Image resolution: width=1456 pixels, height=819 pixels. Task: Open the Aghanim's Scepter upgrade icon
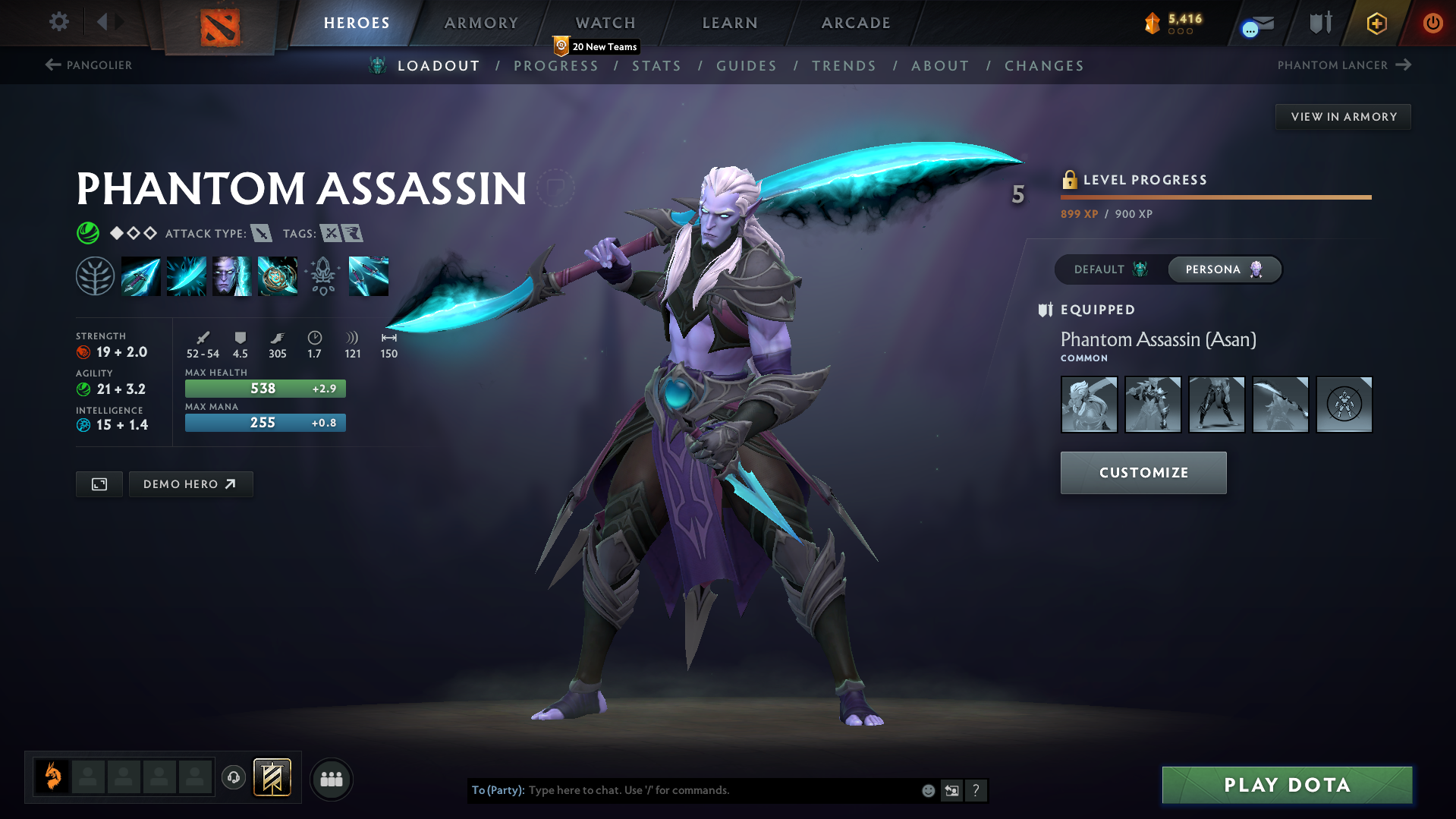tap(324, 276)
